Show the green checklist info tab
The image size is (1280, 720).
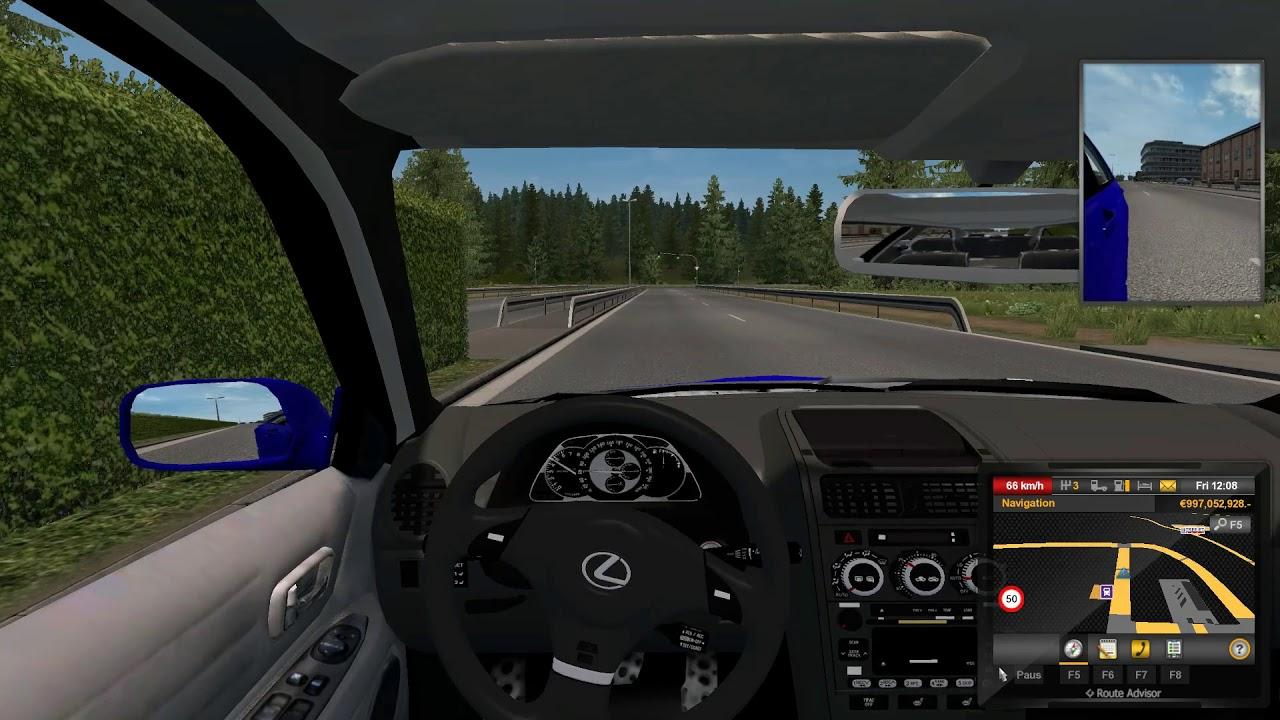pos(1174,649)
